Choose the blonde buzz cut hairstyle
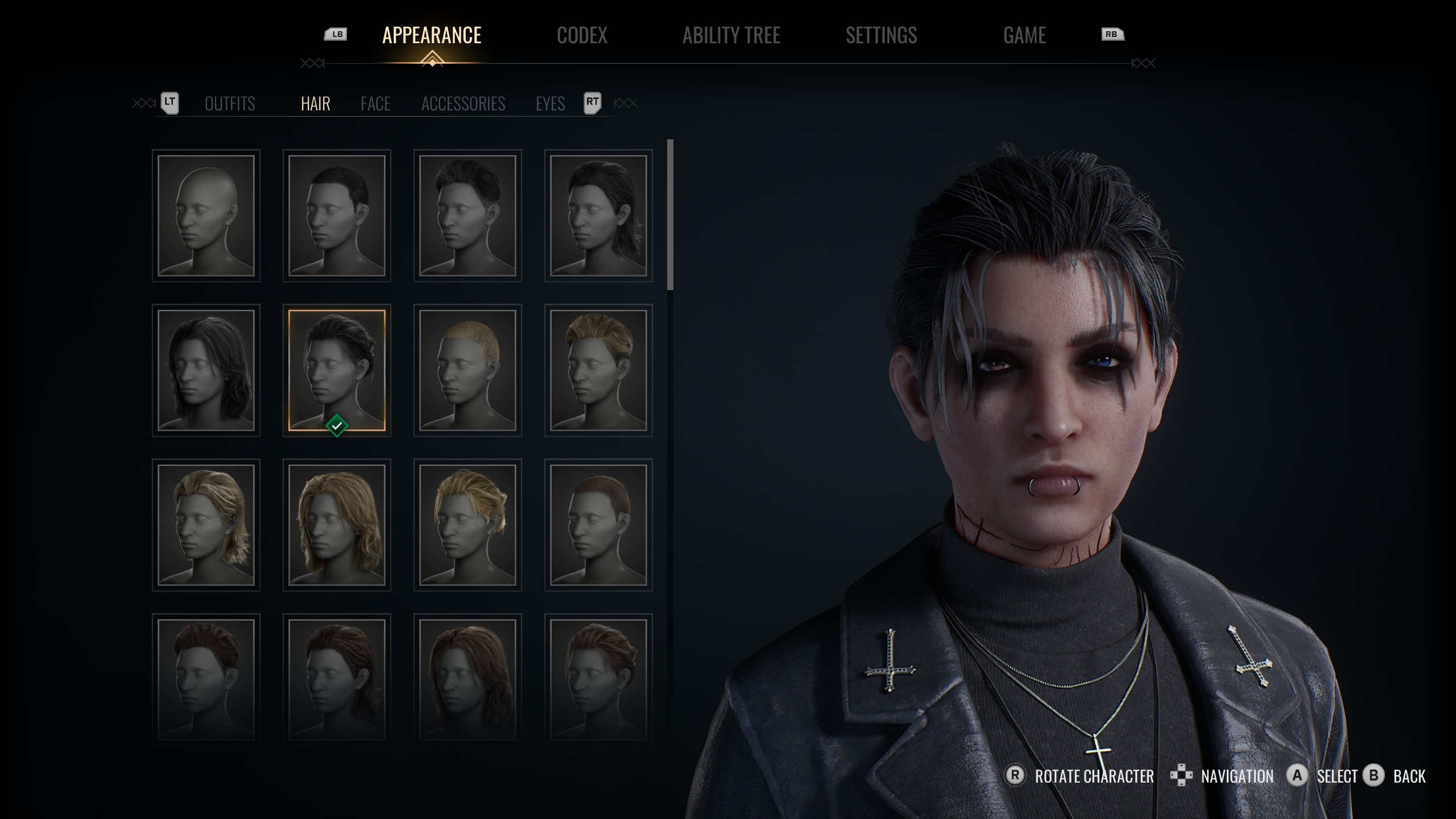Image resolution: width=1456 pixels, height=819 pixels. pos(468,370)
